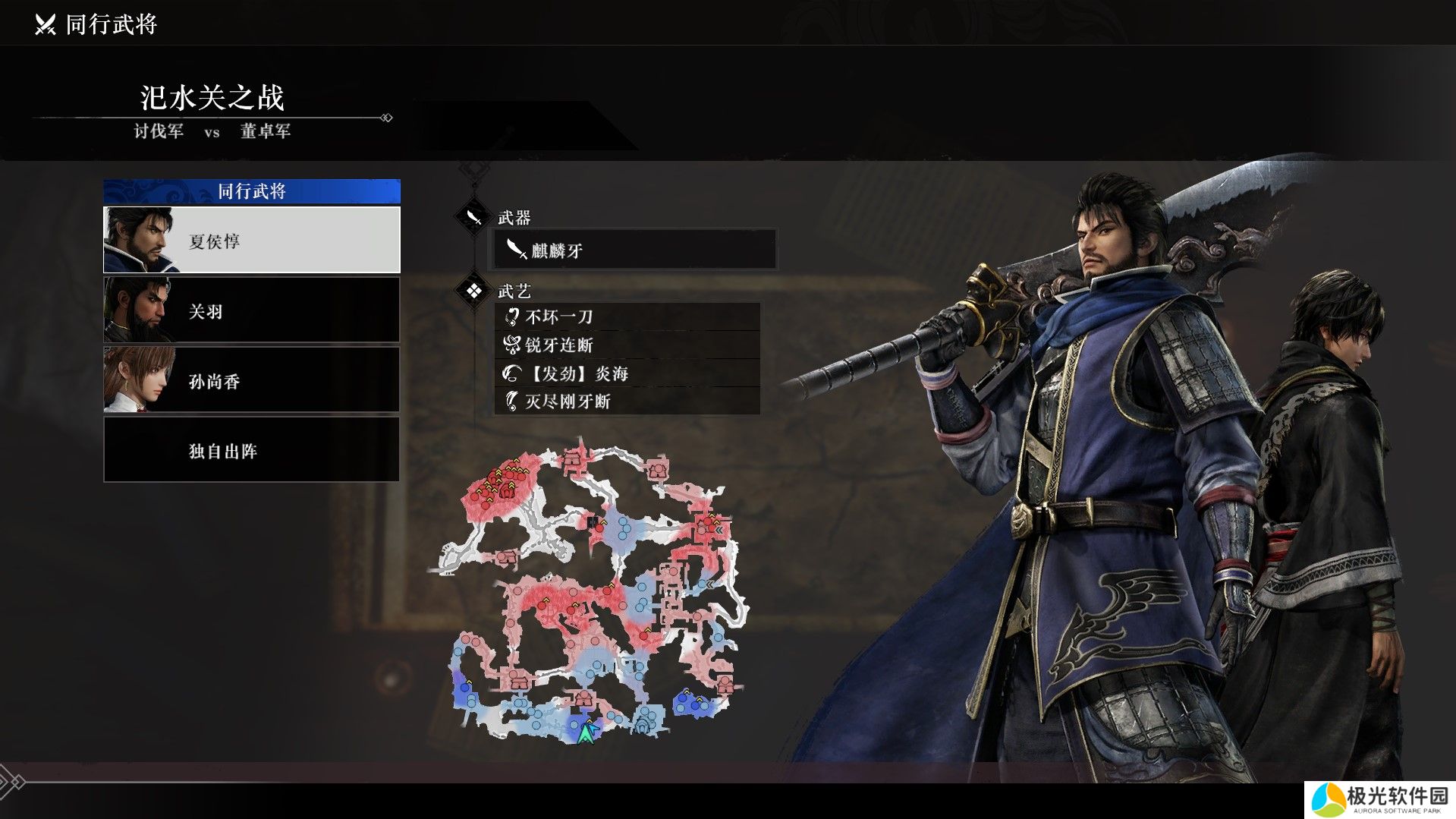Choose the 独自出阵 option

251,450
